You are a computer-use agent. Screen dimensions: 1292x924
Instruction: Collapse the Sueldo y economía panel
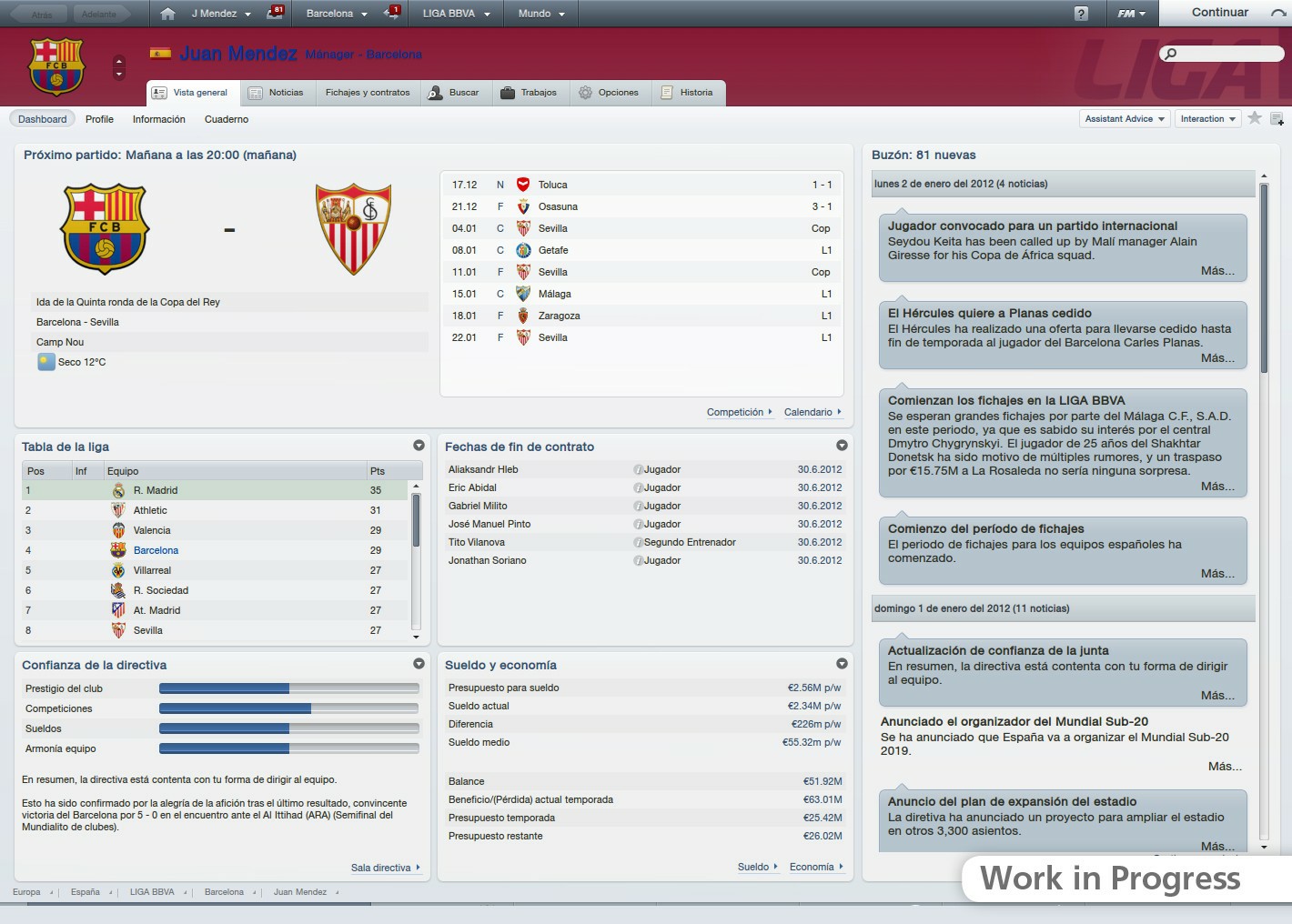click(x=842, y=664)
